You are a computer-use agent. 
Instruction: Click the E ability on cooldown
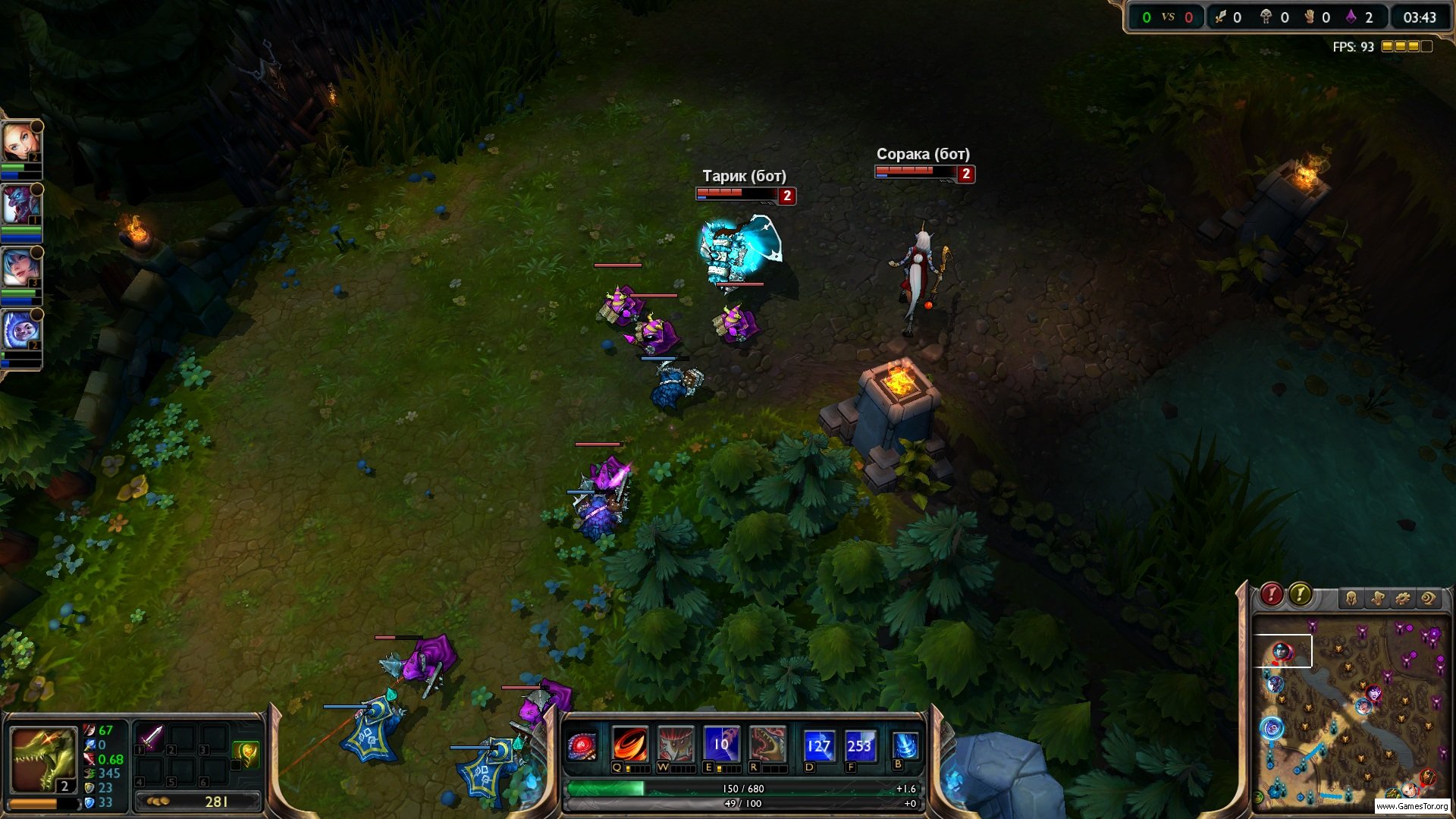click(721, 744)
